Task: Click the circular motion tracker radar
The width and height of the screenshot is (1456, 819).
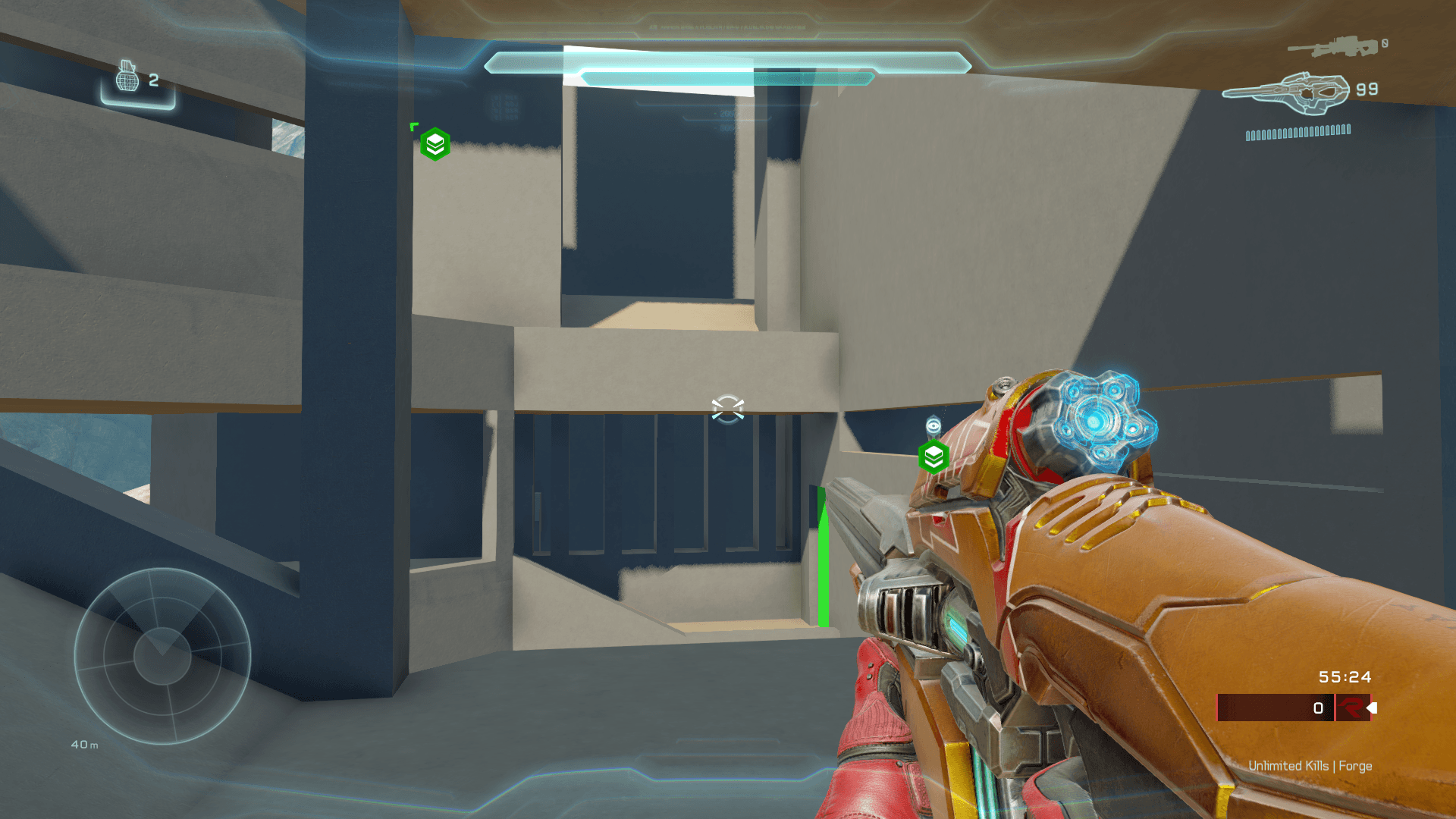Action: click(162, 656)
